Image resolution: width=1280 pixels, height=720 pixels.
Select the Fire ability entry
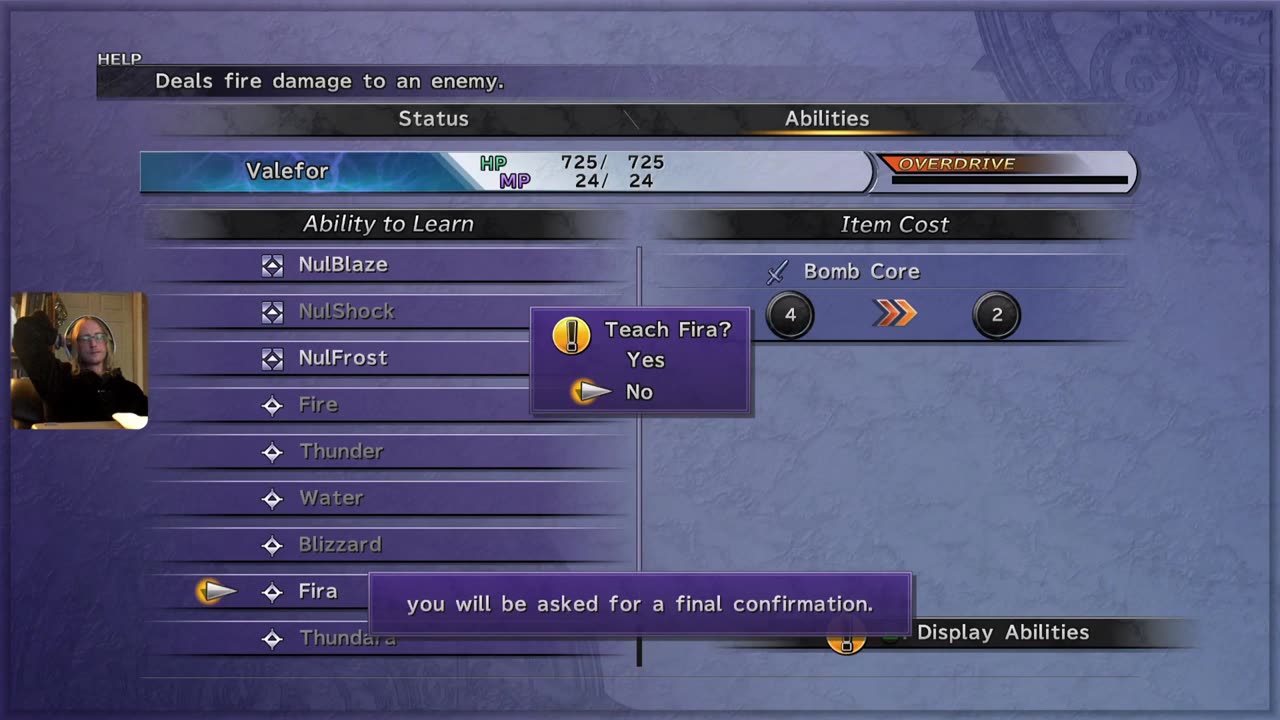coord(318,405)
